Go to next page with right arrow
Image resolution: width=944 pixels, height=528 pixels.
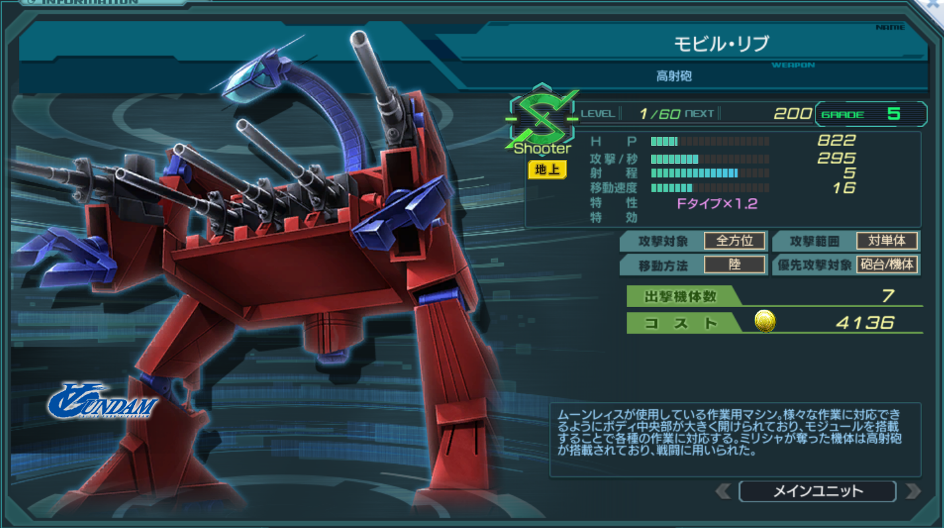[x=911, y=491]
